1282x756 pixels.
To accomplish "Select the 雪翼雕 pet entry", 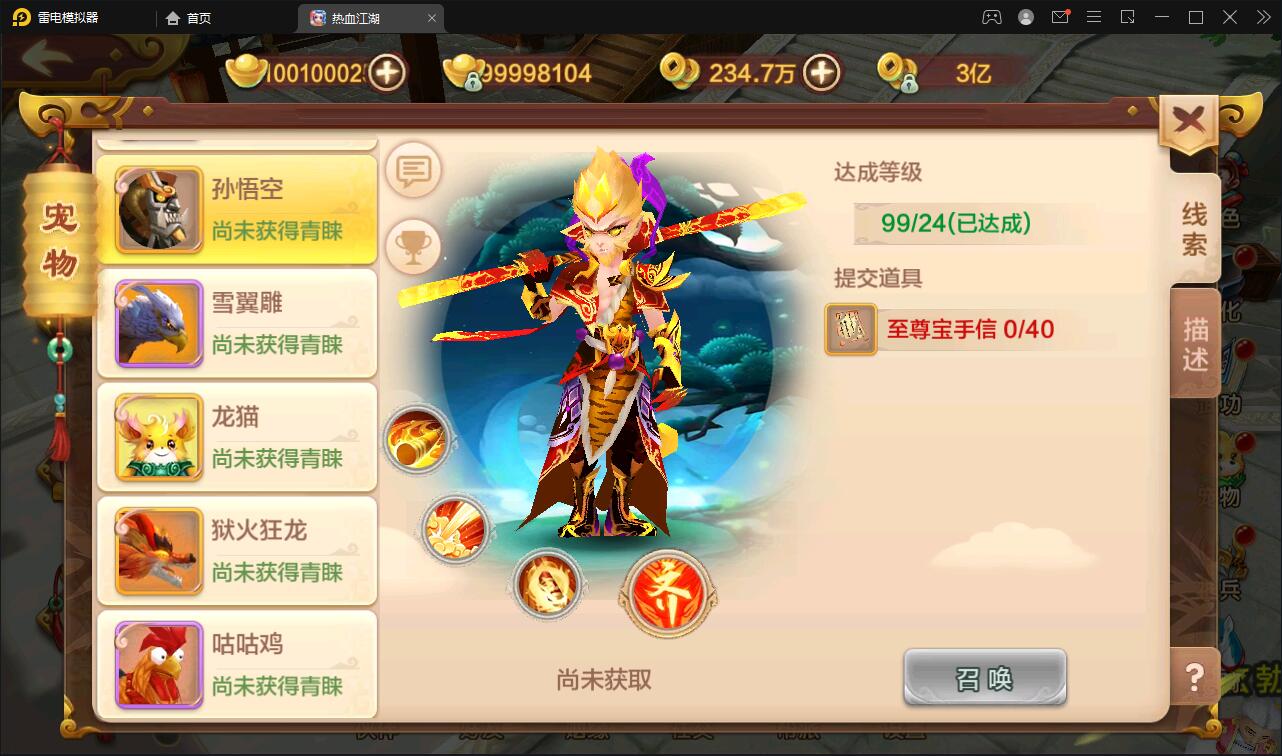I will point(237,322).
